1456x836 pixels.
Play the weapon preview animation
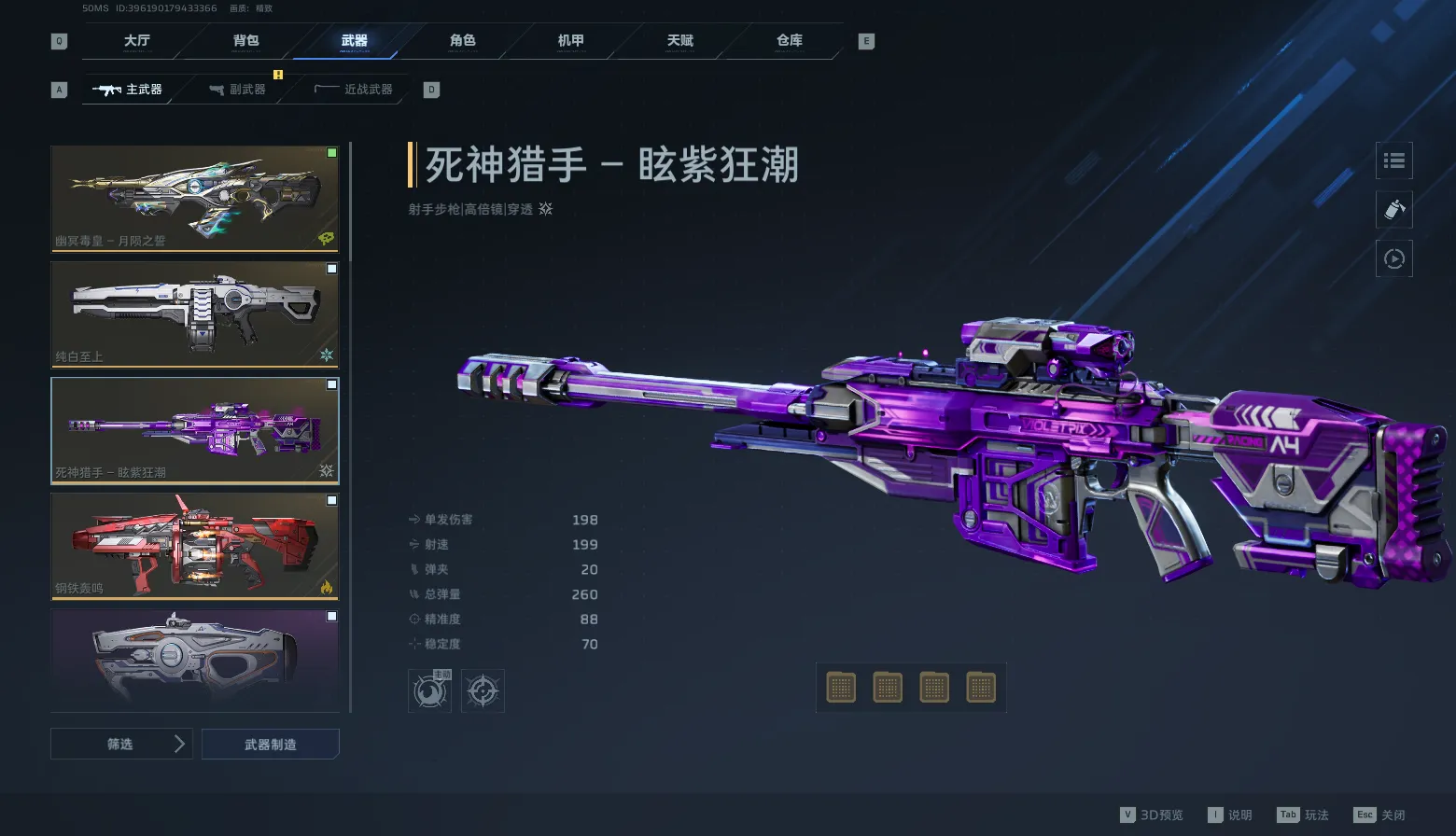(x=1393, y=258)
